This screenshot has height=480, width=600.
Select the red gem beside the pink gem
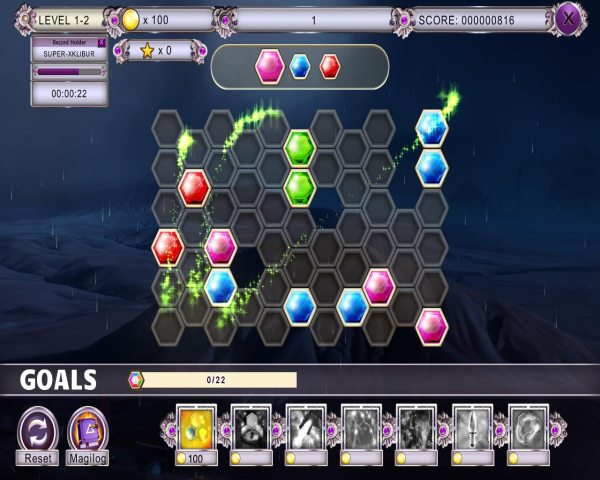pyautogui.click(x=168, y=245)
